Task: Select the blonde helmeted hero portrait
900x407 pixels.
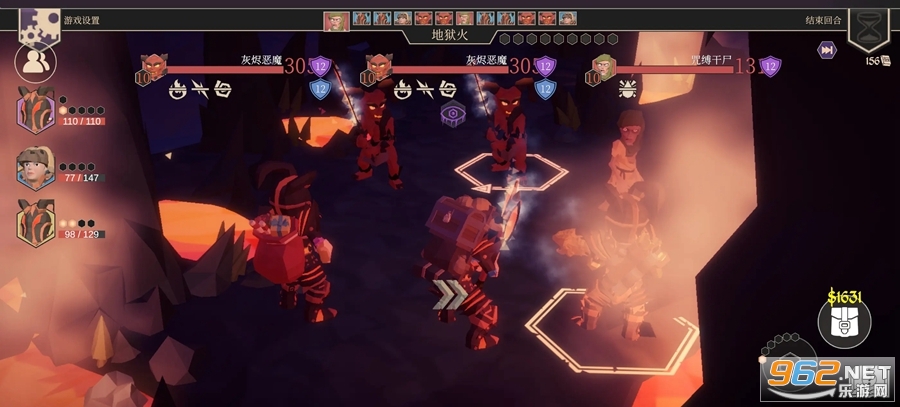Action: point(36,167)
